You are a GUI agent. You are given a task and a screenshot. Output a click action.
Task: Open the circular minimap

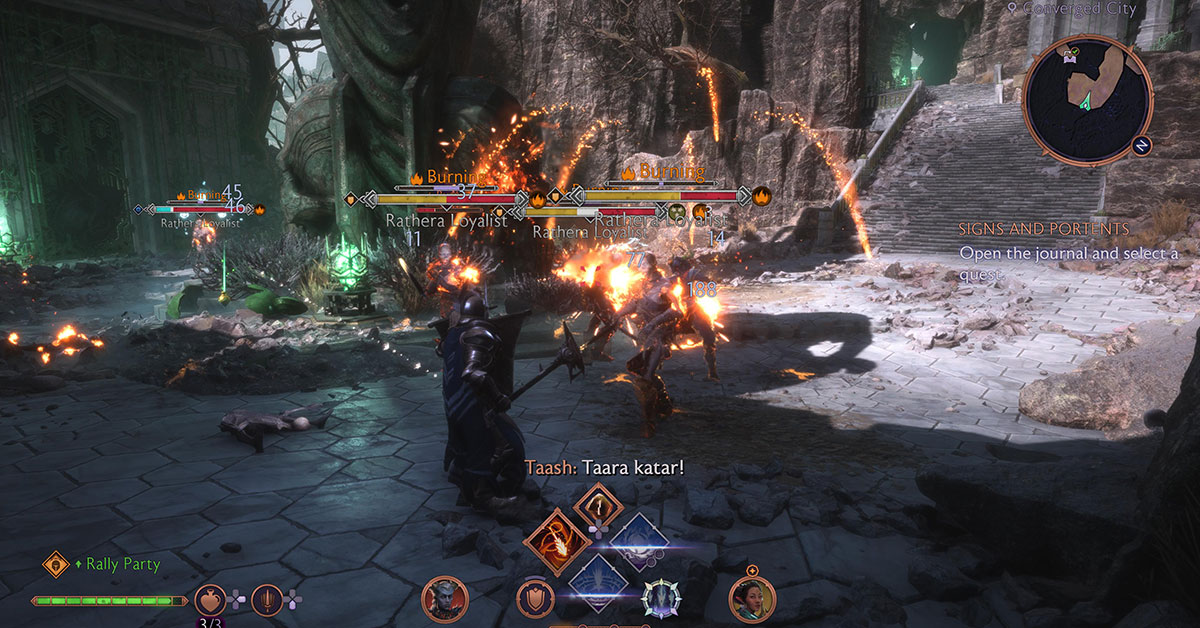pos(1087,99)
